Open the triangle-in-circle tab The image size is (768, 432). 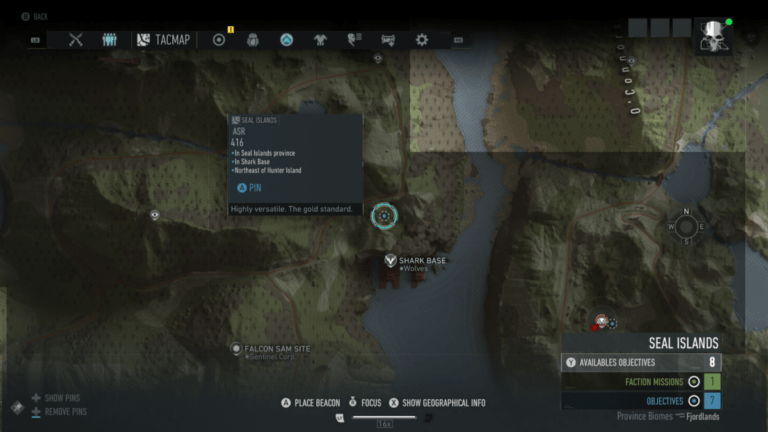click(287, 40)
